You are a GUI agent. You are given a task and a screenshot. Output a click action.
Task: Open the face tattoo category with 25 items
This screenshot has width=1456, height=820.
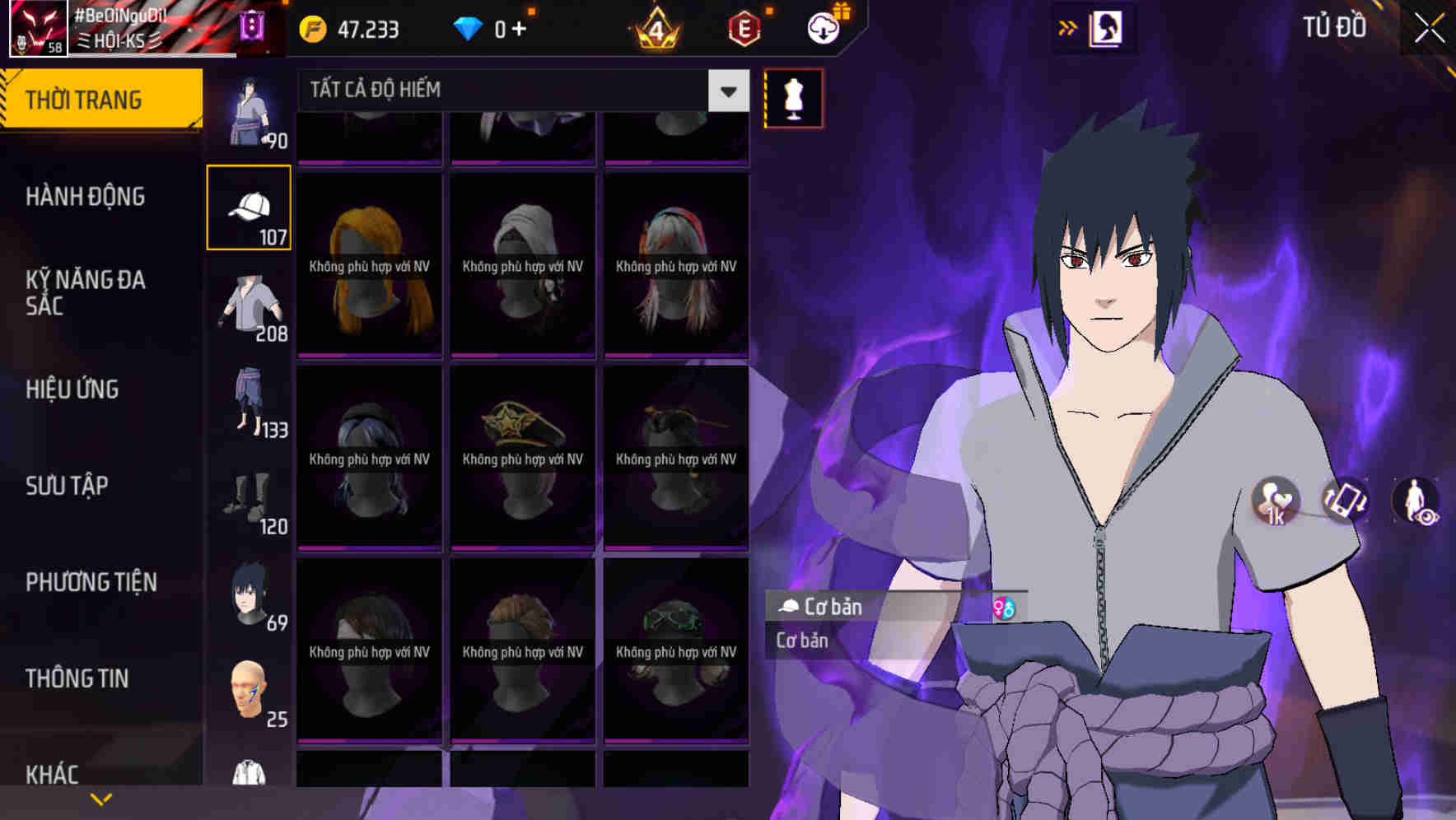[x=250, y=692]
